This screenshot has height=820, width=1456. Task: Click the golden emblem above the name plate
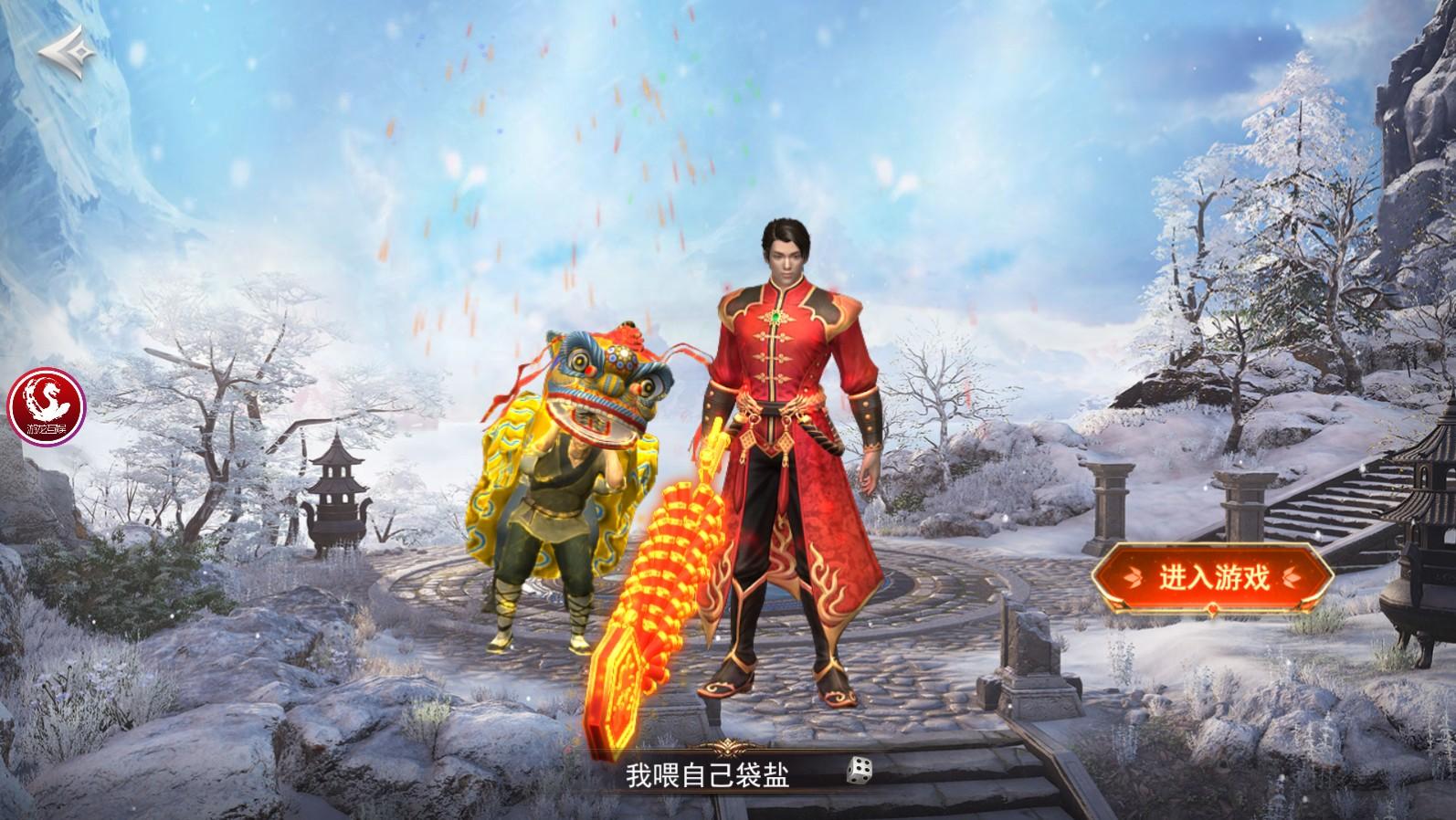coord(726,746)
